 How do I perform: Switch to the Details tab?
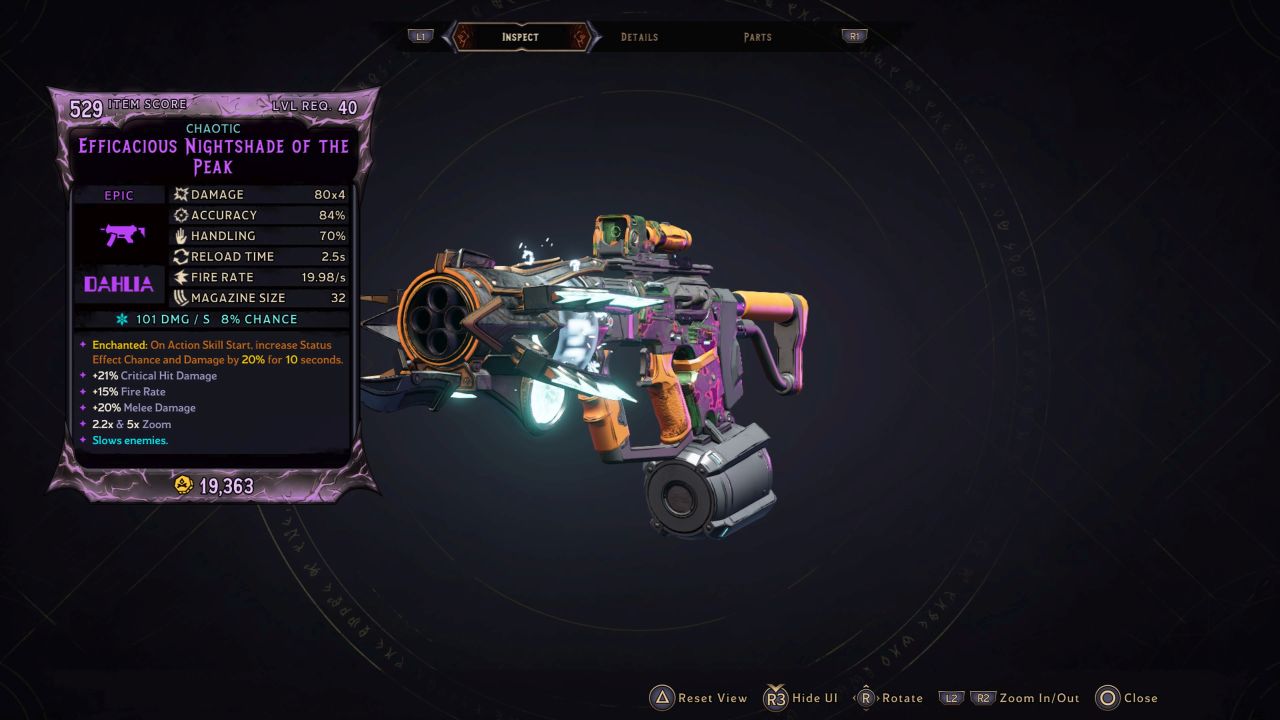click(639, 37)
